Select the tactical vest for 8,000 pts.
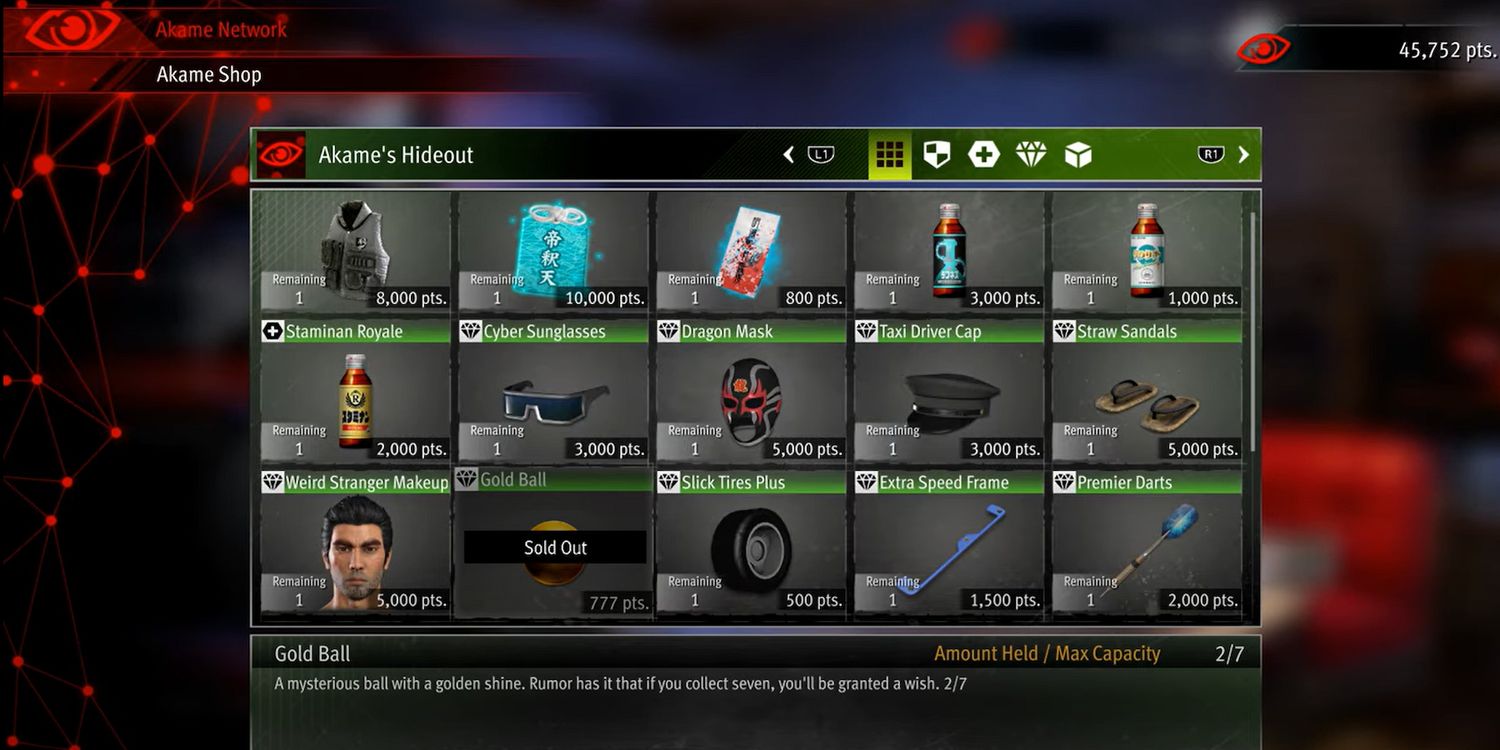 pos(355,252)
